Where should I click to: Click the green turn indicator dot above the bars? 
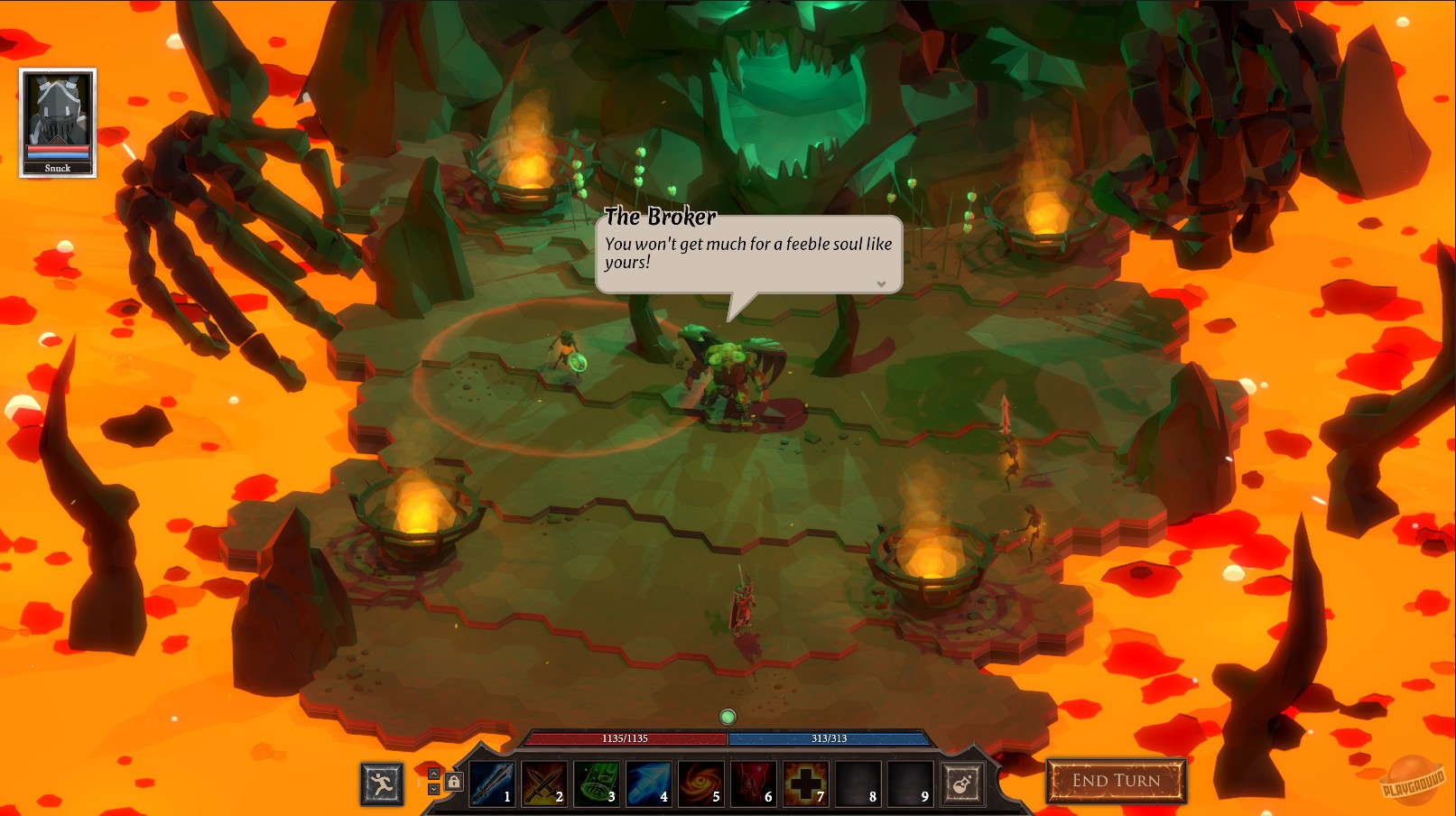(x=728, y=716)
